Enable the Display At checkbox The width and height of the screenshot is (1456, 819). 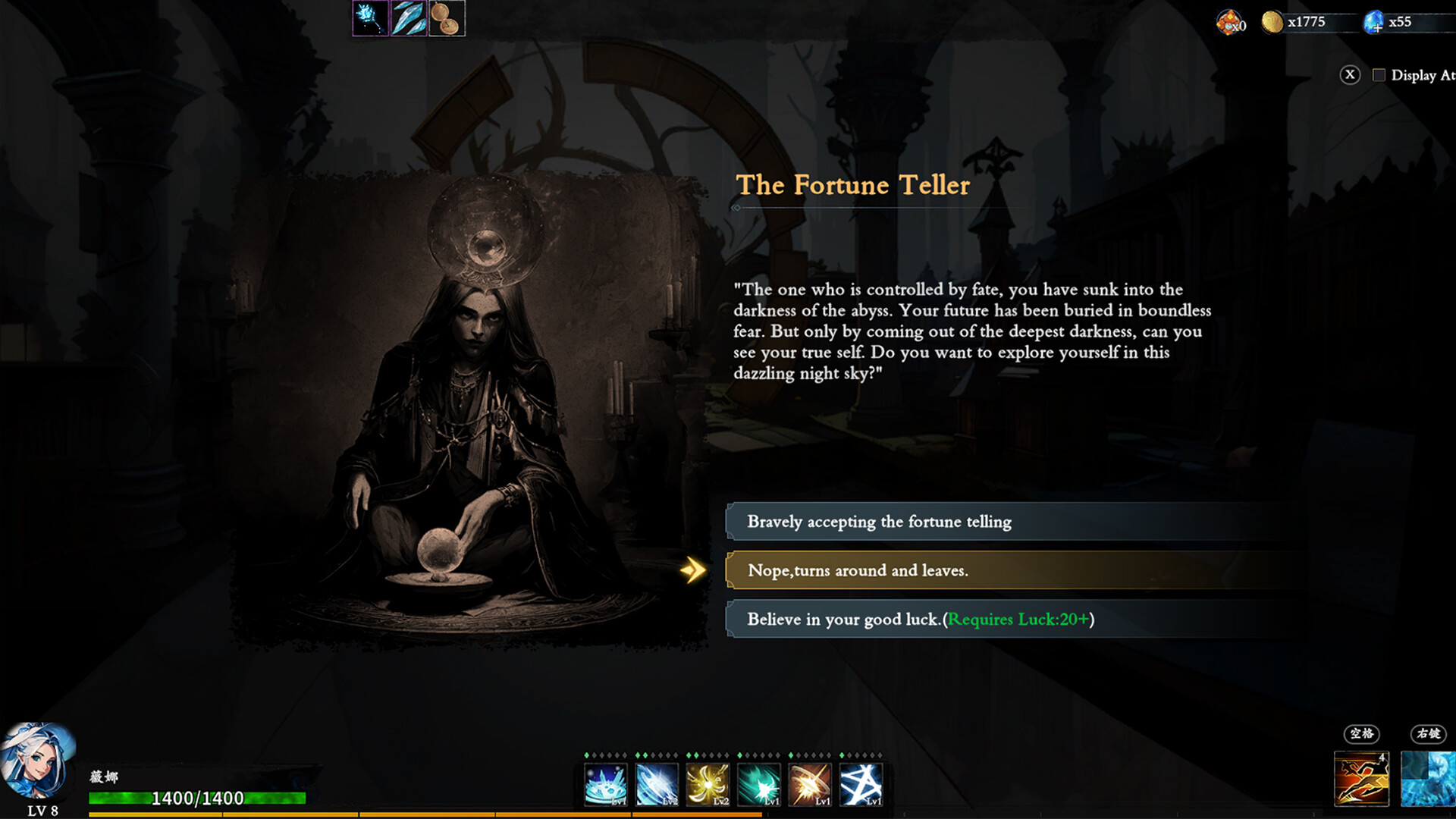(x=1380, y=75)
